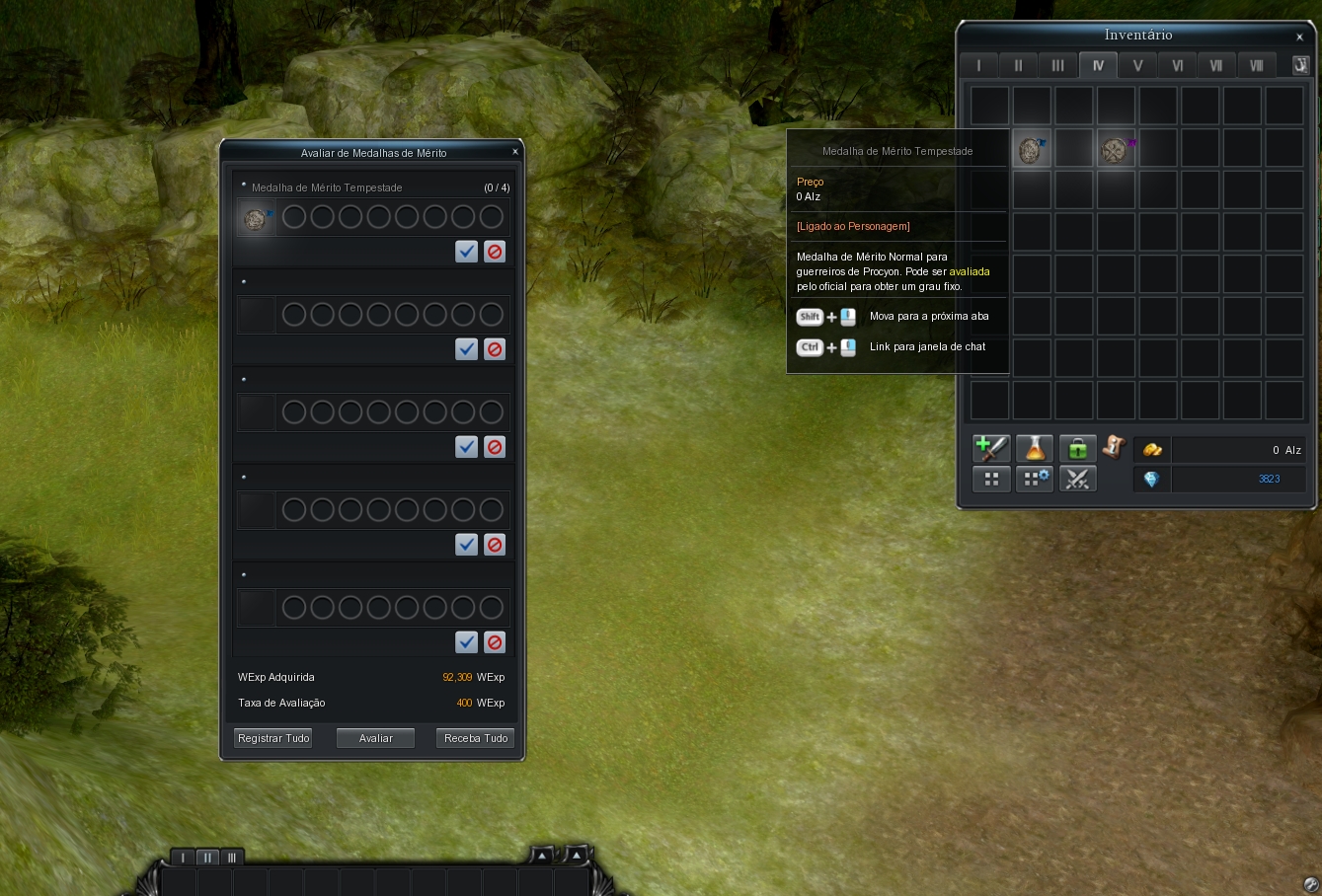
Task: Show inventory tab VIII
Action: click(x=1256, y=65)
